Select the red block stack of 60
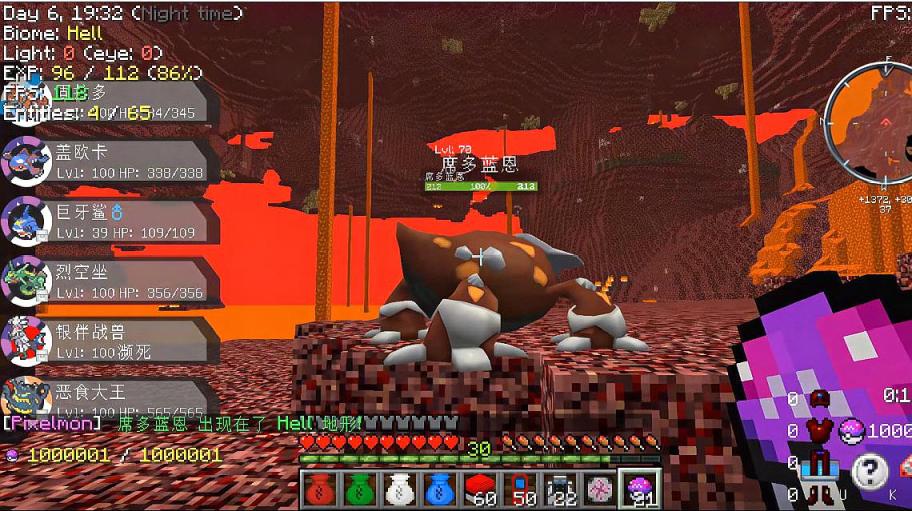This screenshot has height=511, width=912. (x=480, y=488)
